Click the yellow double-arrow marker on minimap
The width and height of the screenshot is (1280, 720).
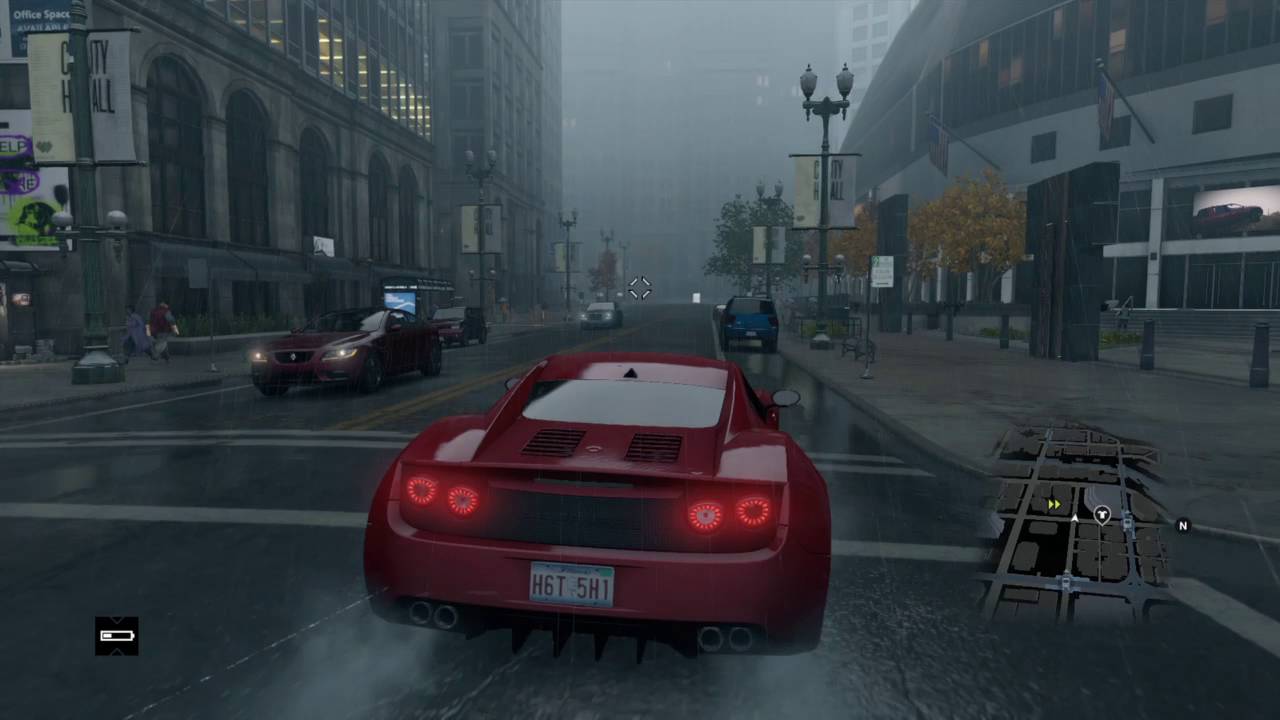click(1054, 504)
